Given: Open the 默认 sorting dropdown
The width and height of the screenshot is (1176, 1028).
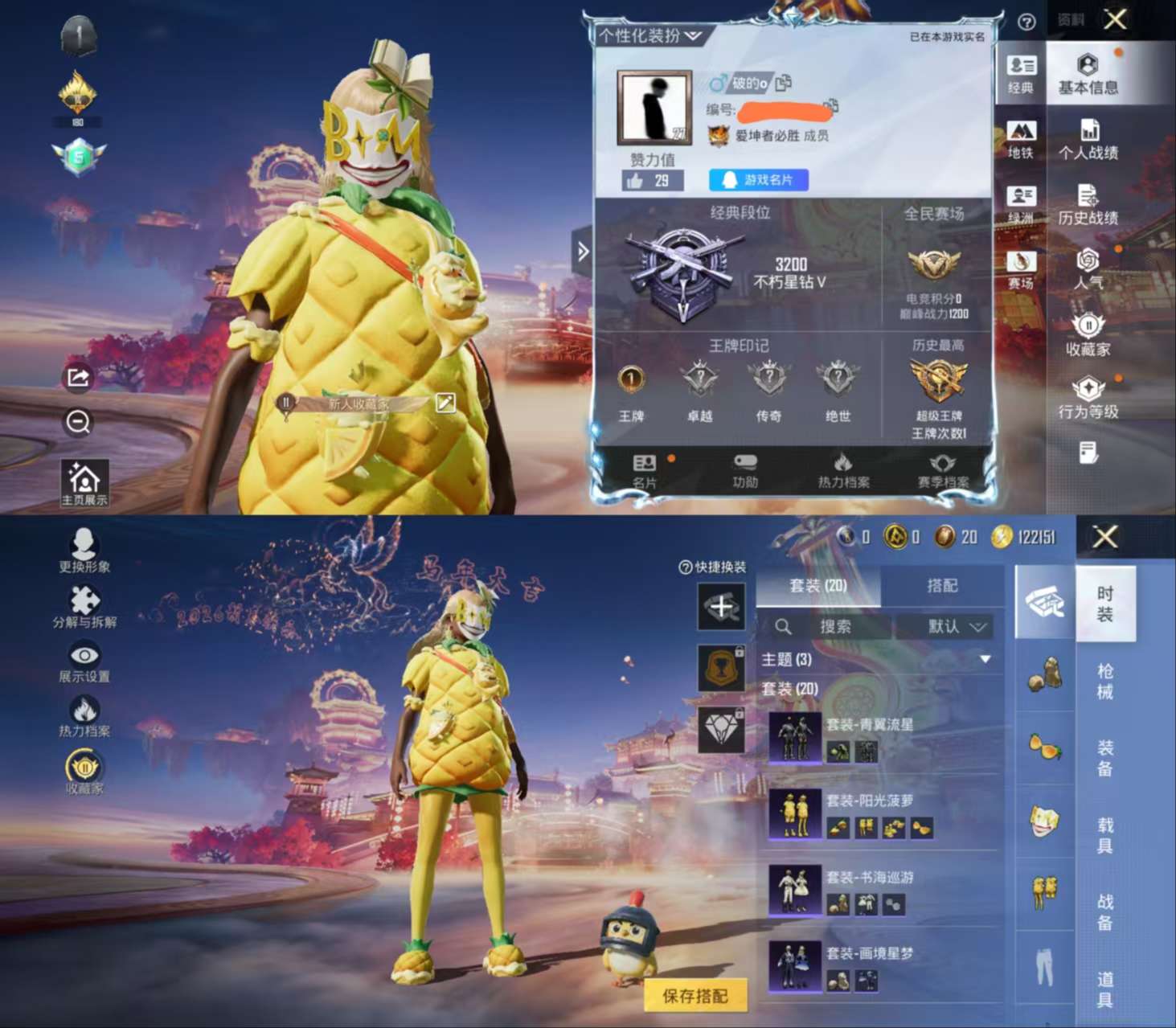Looking at the screenshot, I should pyautogui.click(x=953, y=627).
